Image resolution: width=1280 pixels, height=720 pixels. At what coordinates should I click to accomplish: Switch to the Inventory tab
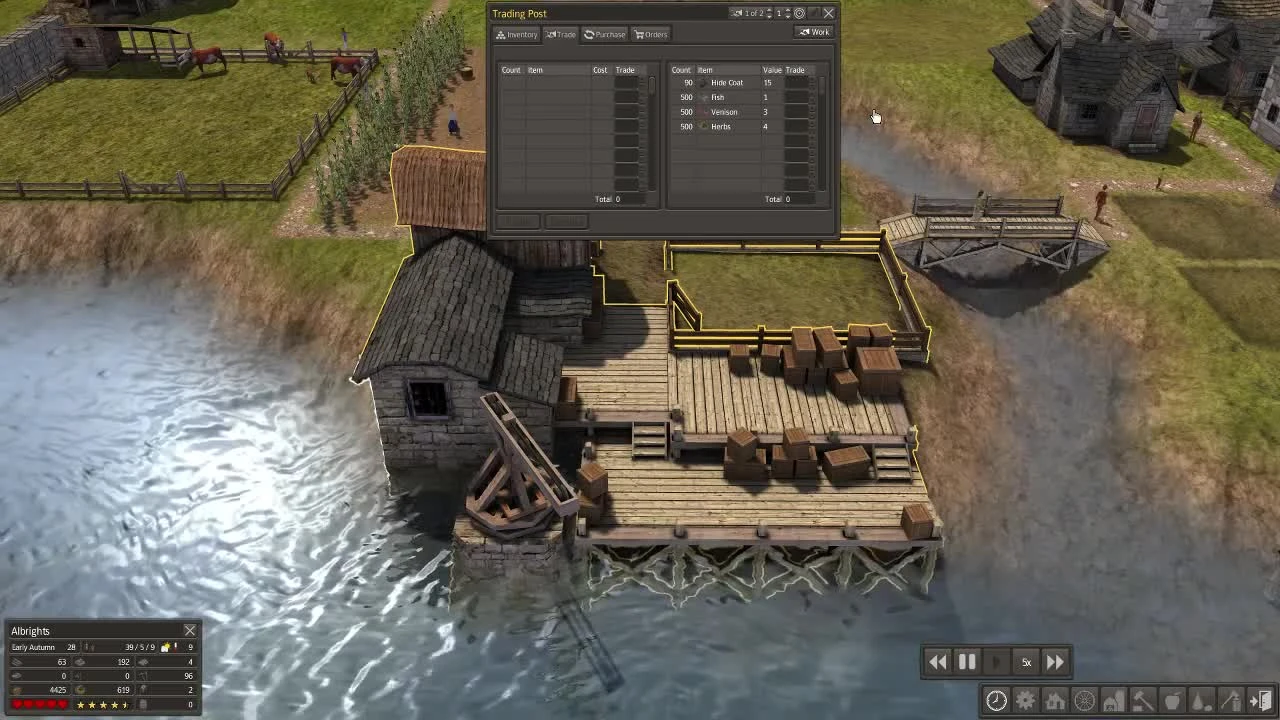coord(516,34)
